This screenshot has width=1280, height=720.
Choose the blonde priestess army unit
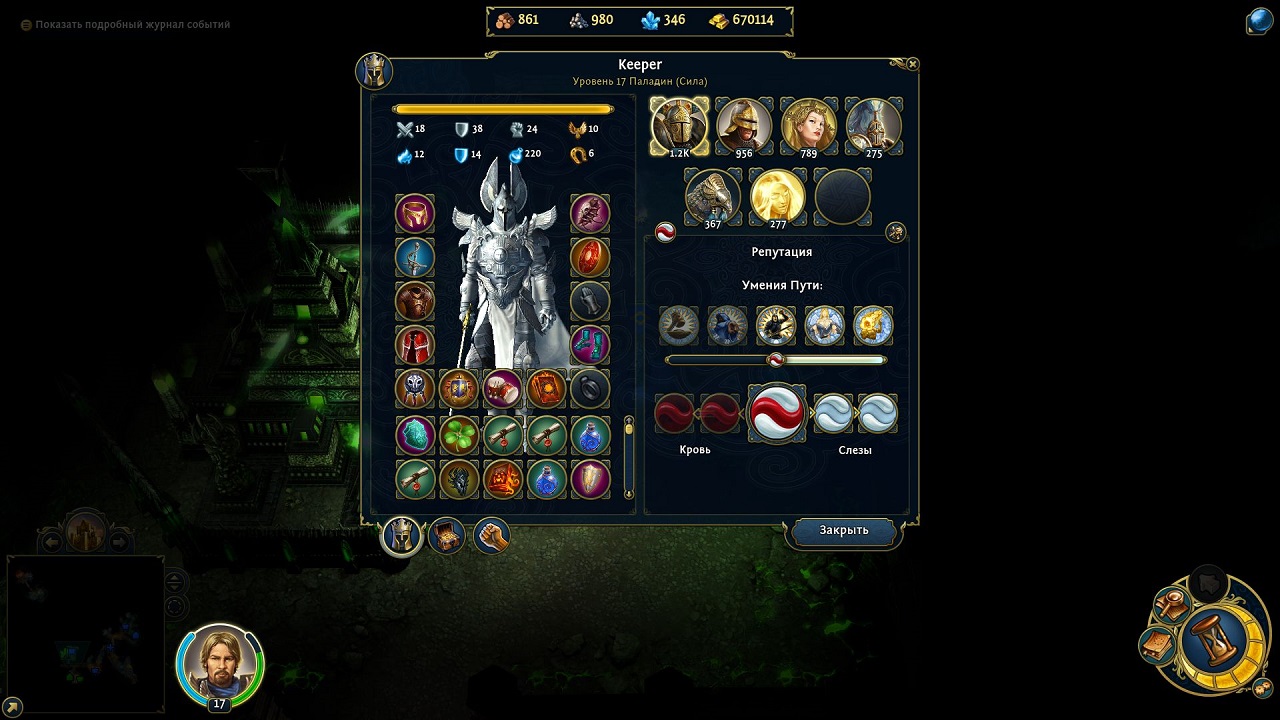[x=808, y=125]
